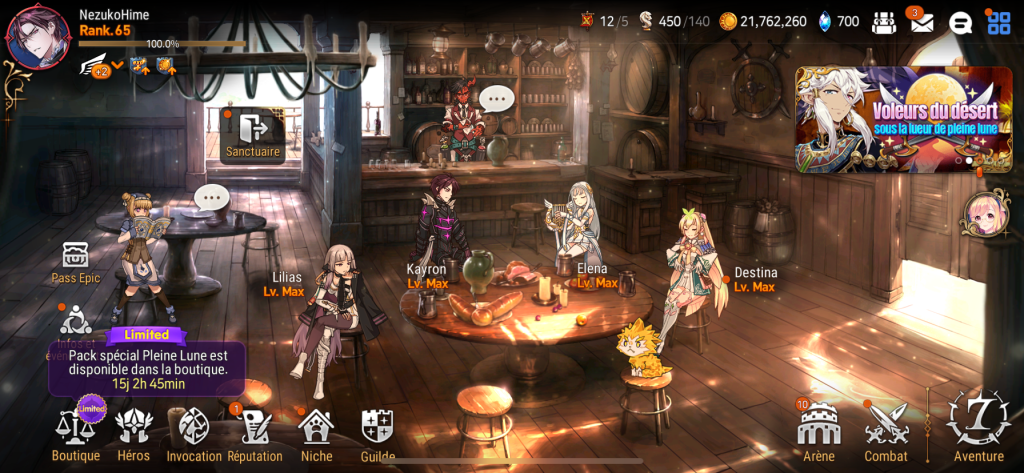Open the blue grid main menu
This screenshot has height=473, width=1024.
pos(998,22)
